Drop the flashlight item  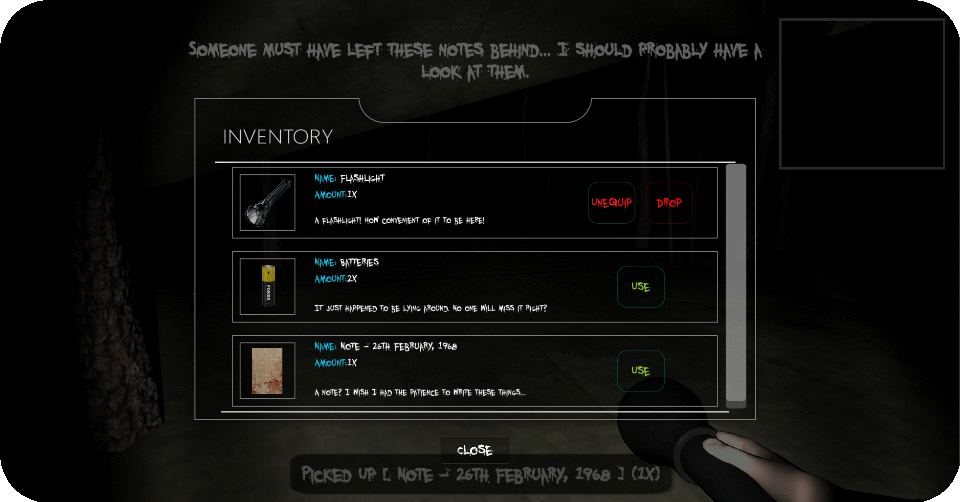[x=669, y=203]
